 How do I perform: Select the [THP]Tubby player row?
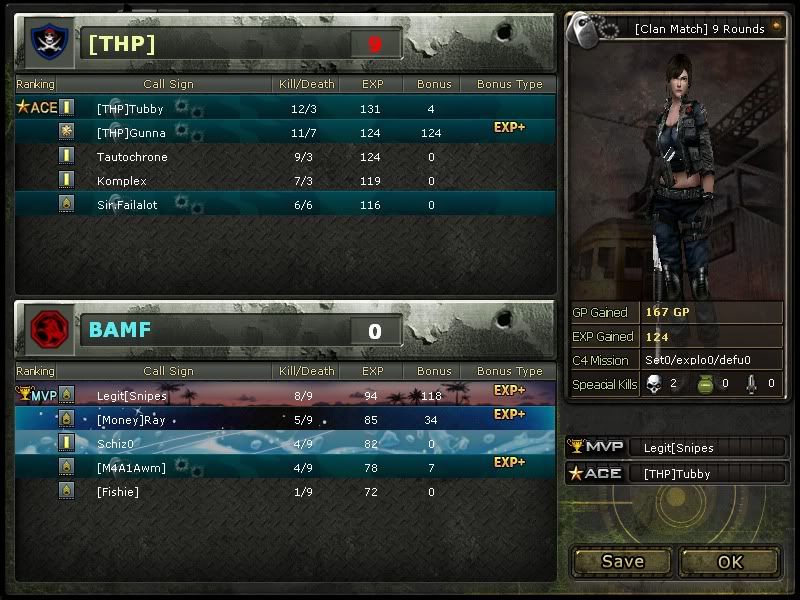[x=285, y=108]
